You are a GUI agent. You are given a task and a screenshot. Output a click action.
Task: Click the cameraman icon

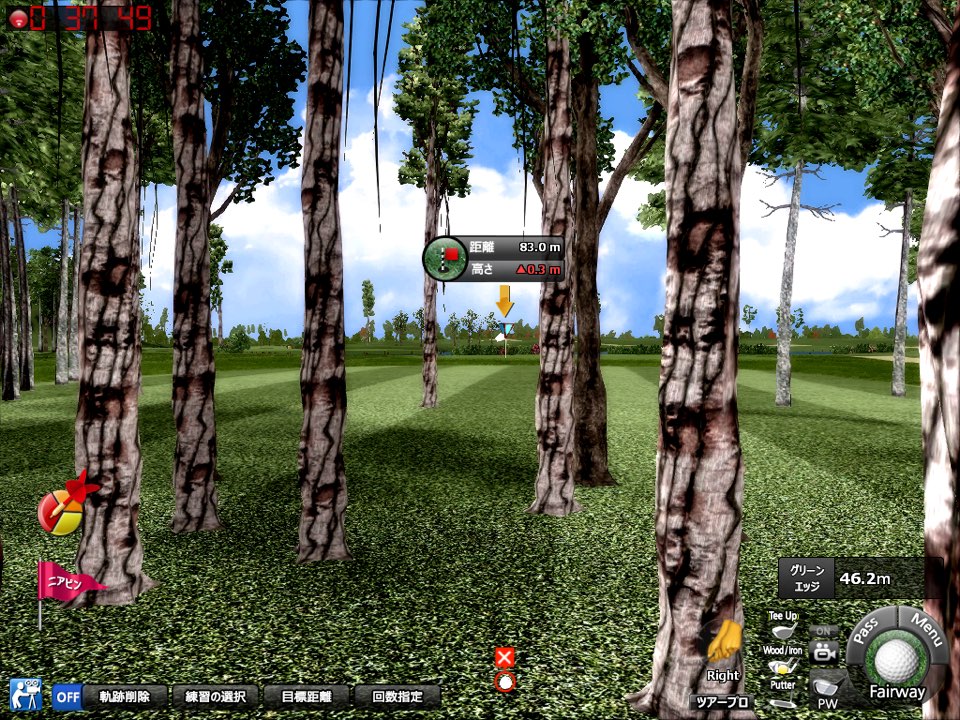(x=25, y=694)
